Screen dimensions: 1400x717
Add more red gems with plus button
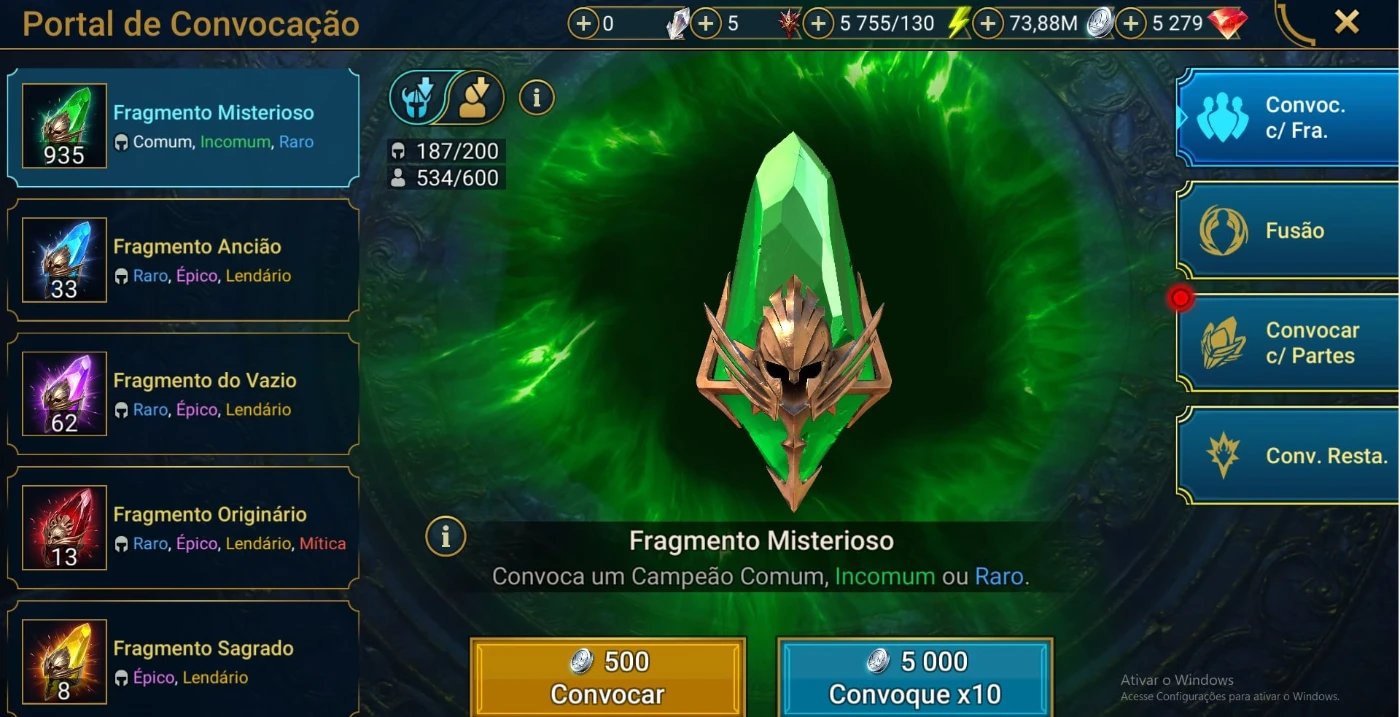coord(1131,23)
